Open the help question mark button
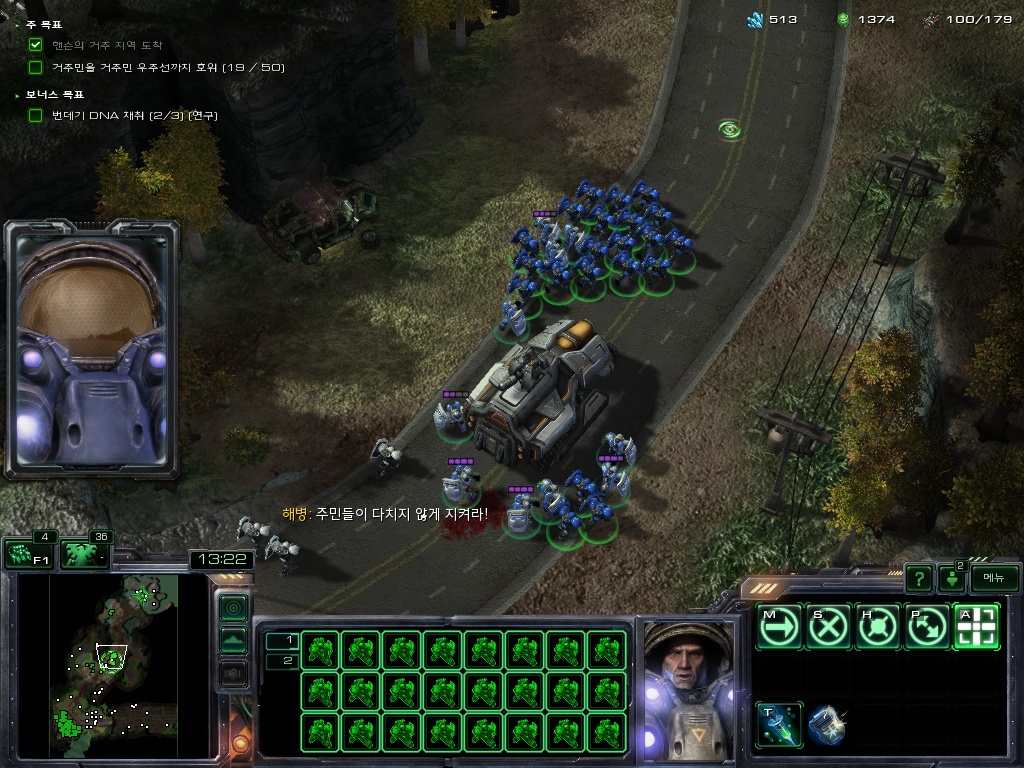The width and height of the screenshot is (1024, 768). coord(919,578)
